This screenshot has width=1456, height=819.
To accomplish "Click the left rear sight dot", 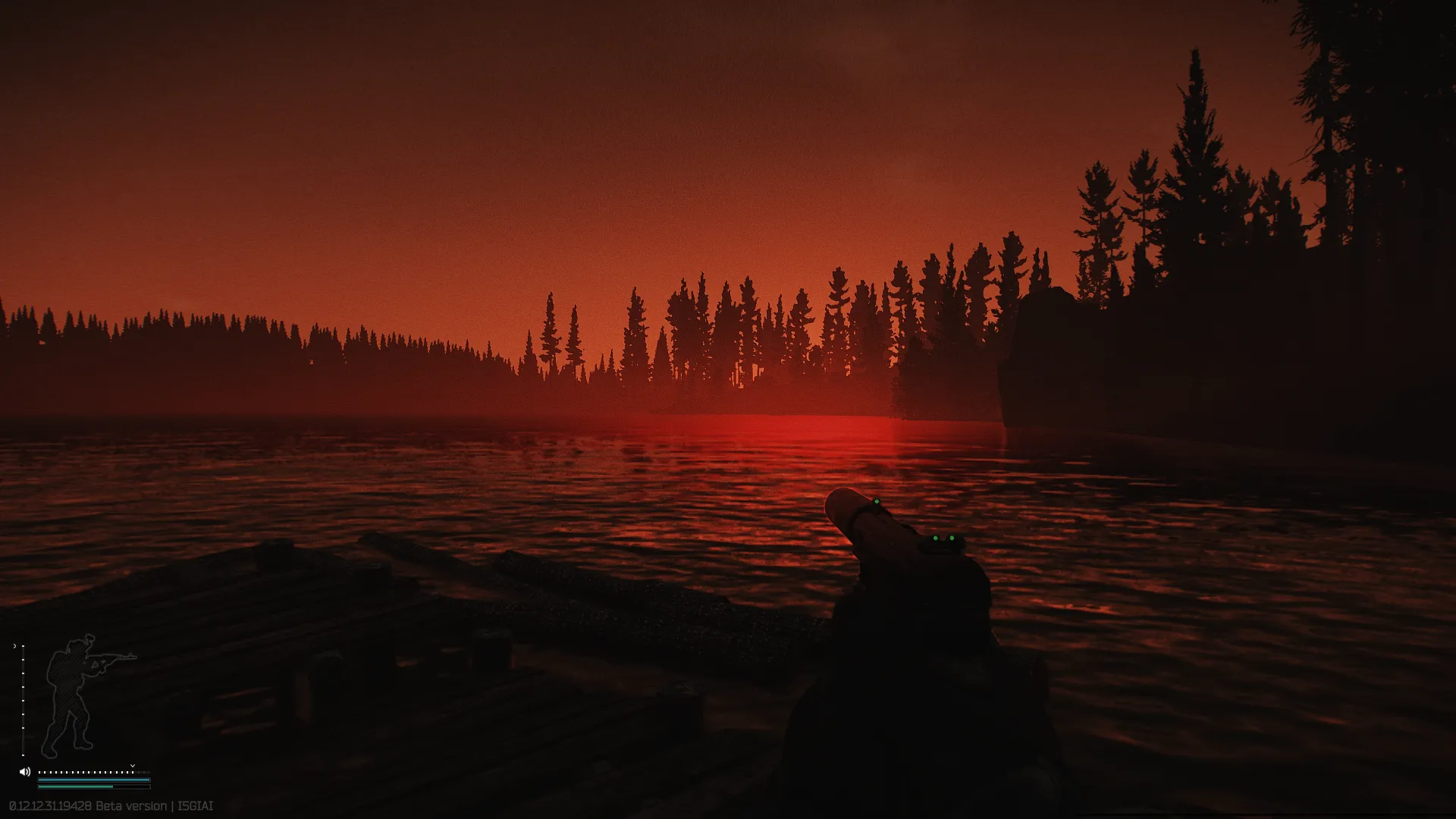I will [x=936, y=538].
